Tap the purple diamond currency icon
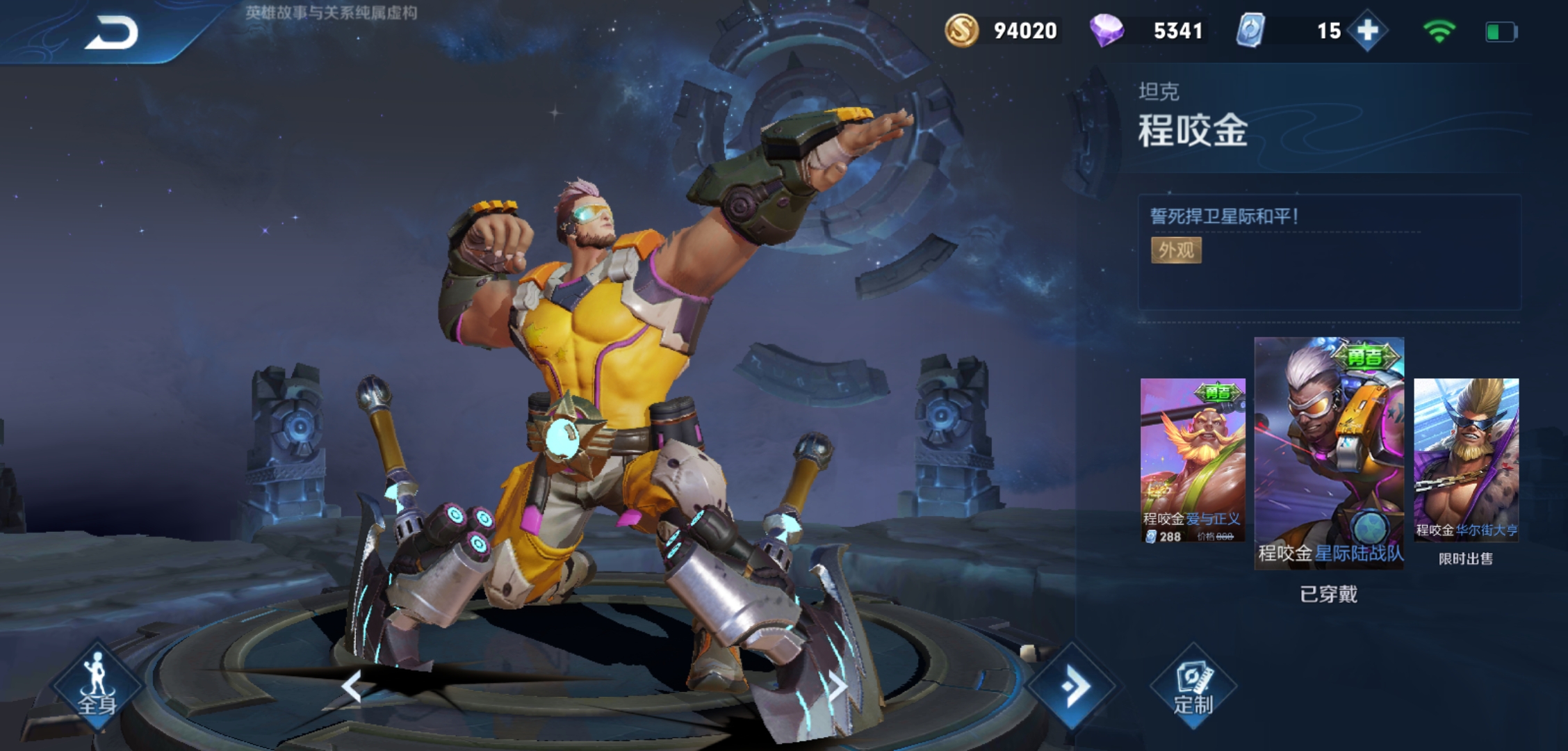Image resolution: width=1568 pixels, height=751 pixels. [1106, 31]
